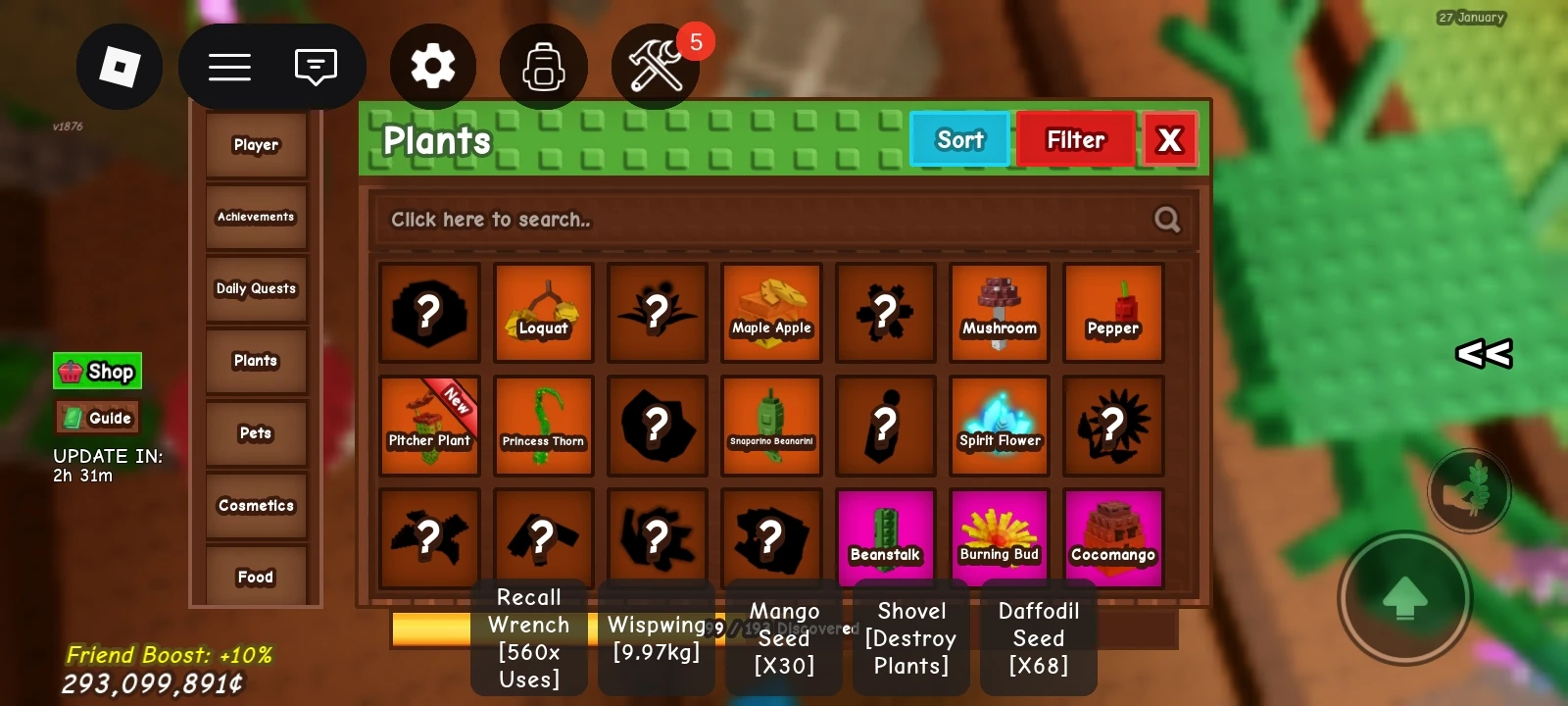1568x706 pixels.
Task: Open the Roblox menu logo
Action: [x=119, y=67]
